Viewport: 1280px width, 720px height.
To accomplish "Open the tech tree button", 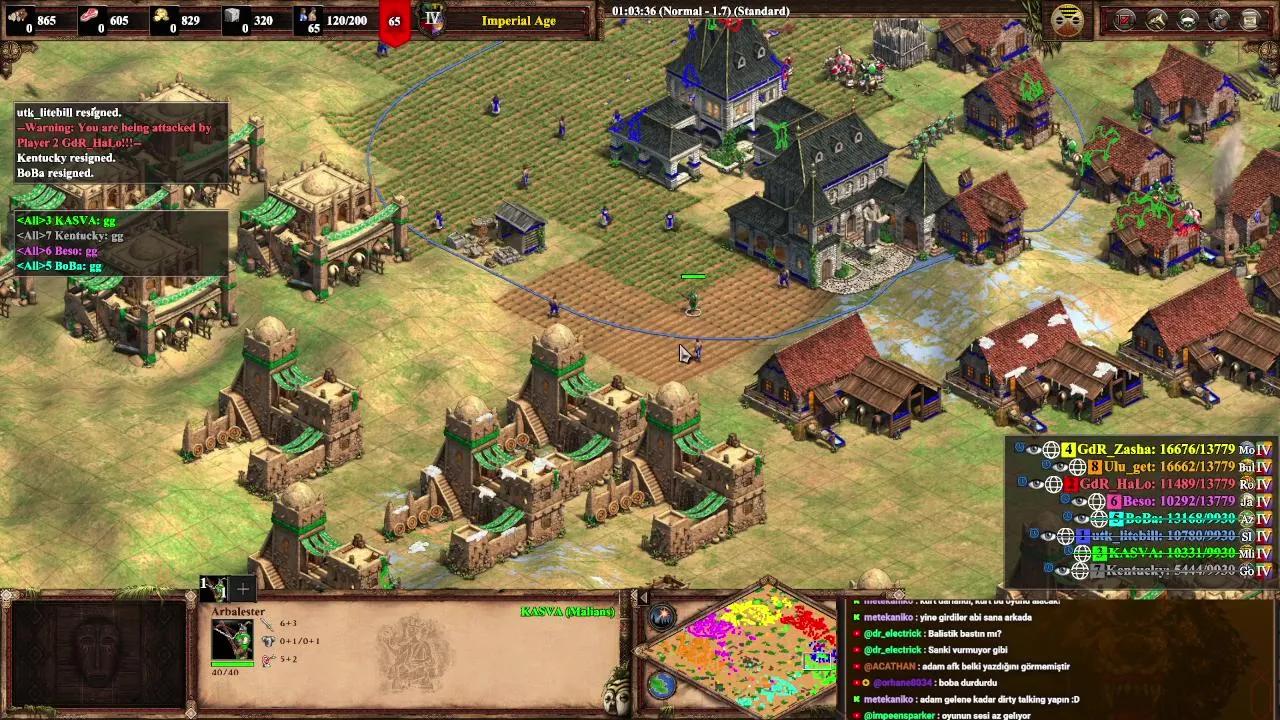I will pyautogui.click(x=1219, y=19).
